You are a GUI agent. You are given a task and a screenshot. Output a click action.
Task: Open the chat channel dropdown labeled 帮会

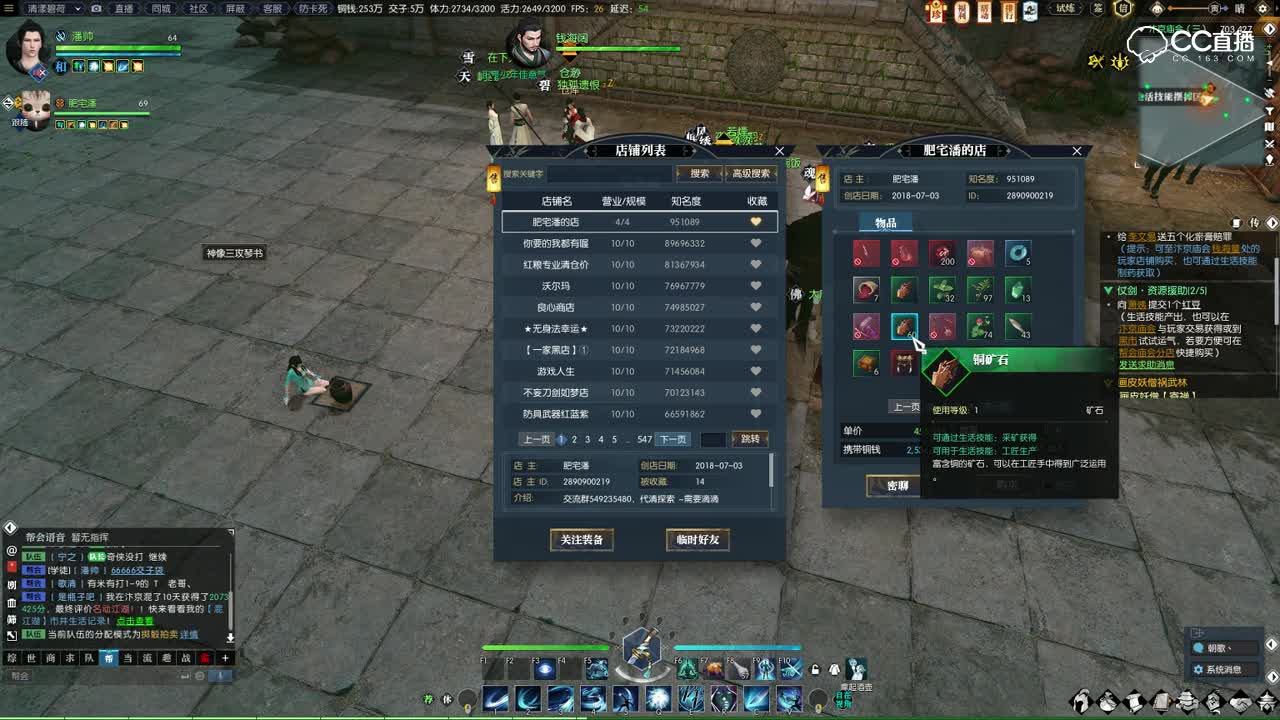click(20, 676)
